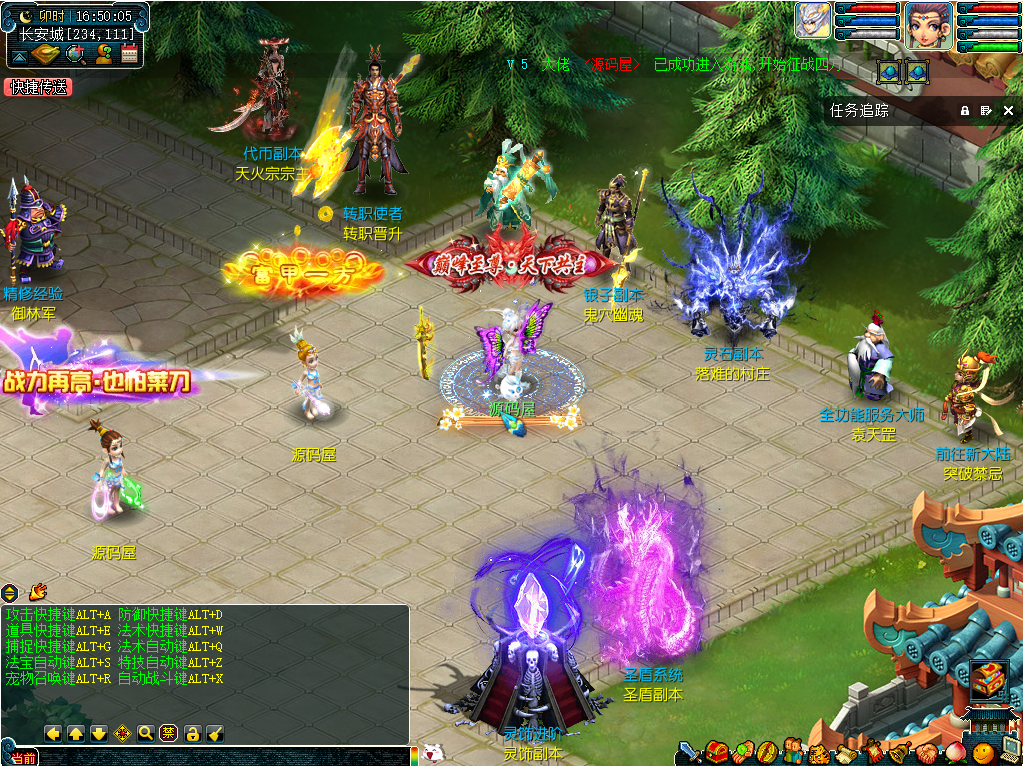Open the chat magnifier search button

(x=146, y=733)
